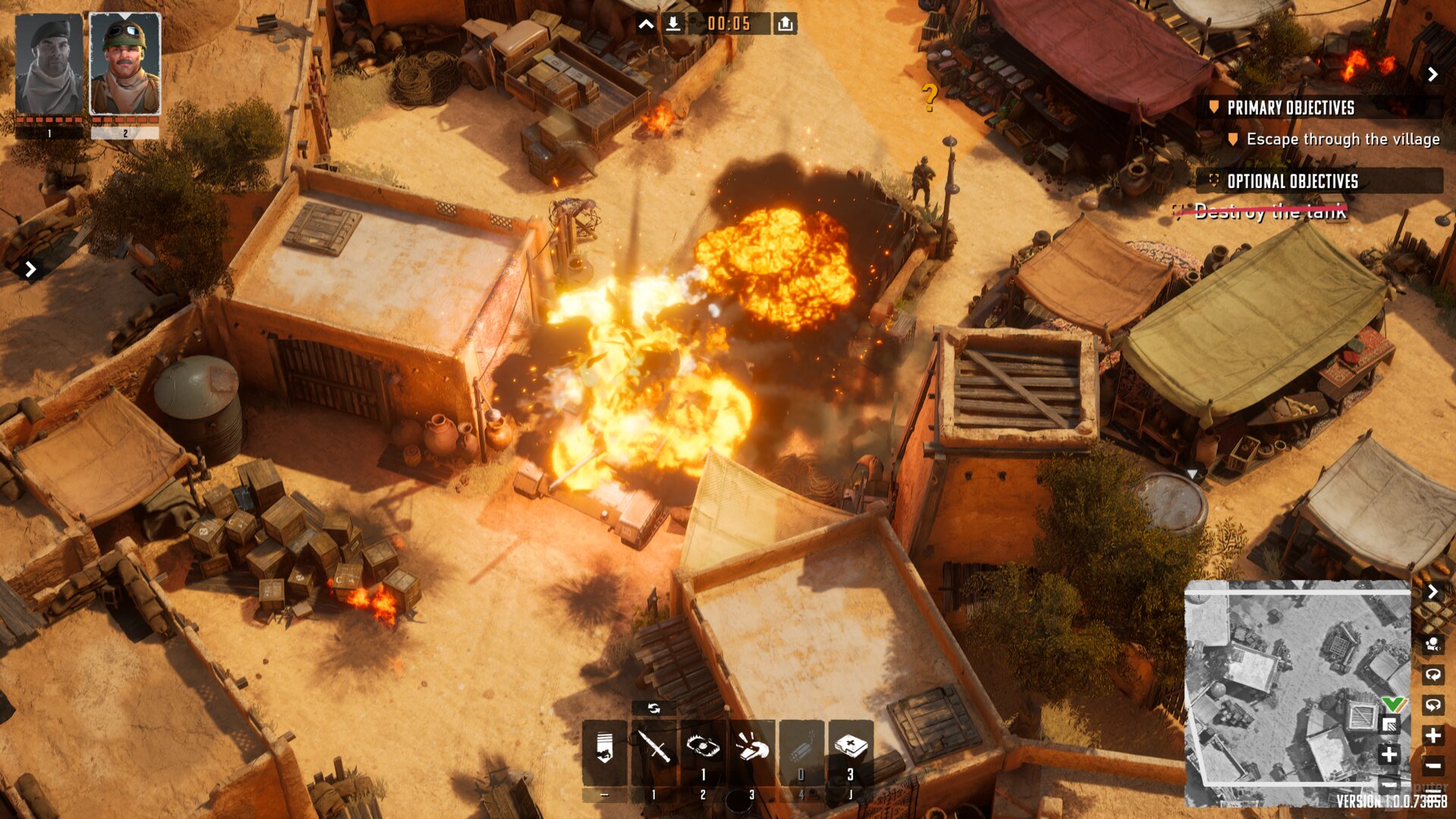Screen dimensions: 1456x819
Task: Open the collapsed left-edge side panel arrow
Action: (x=30, y=268)
